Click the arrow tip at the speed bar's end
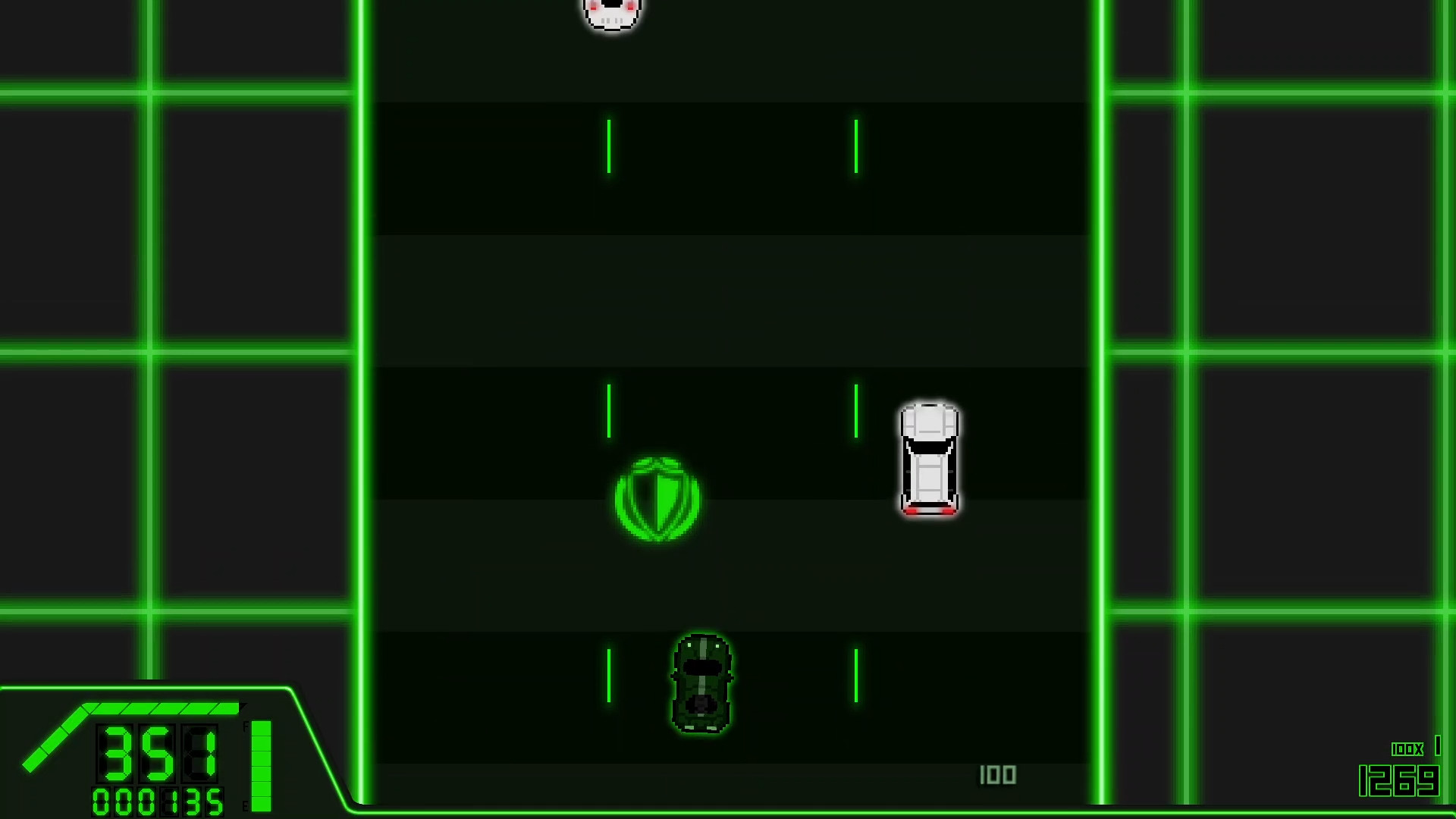 243,705
